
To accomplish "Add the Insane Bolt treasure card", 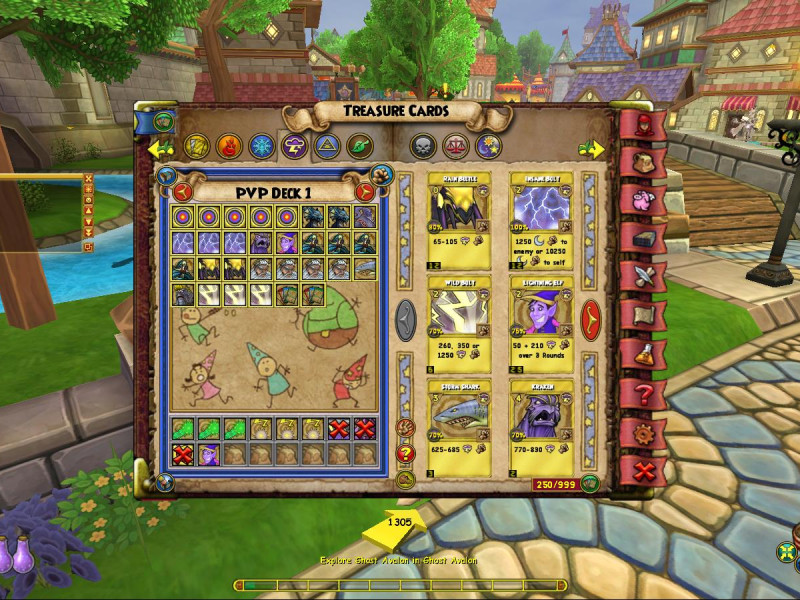I will (x=542, y=222).
